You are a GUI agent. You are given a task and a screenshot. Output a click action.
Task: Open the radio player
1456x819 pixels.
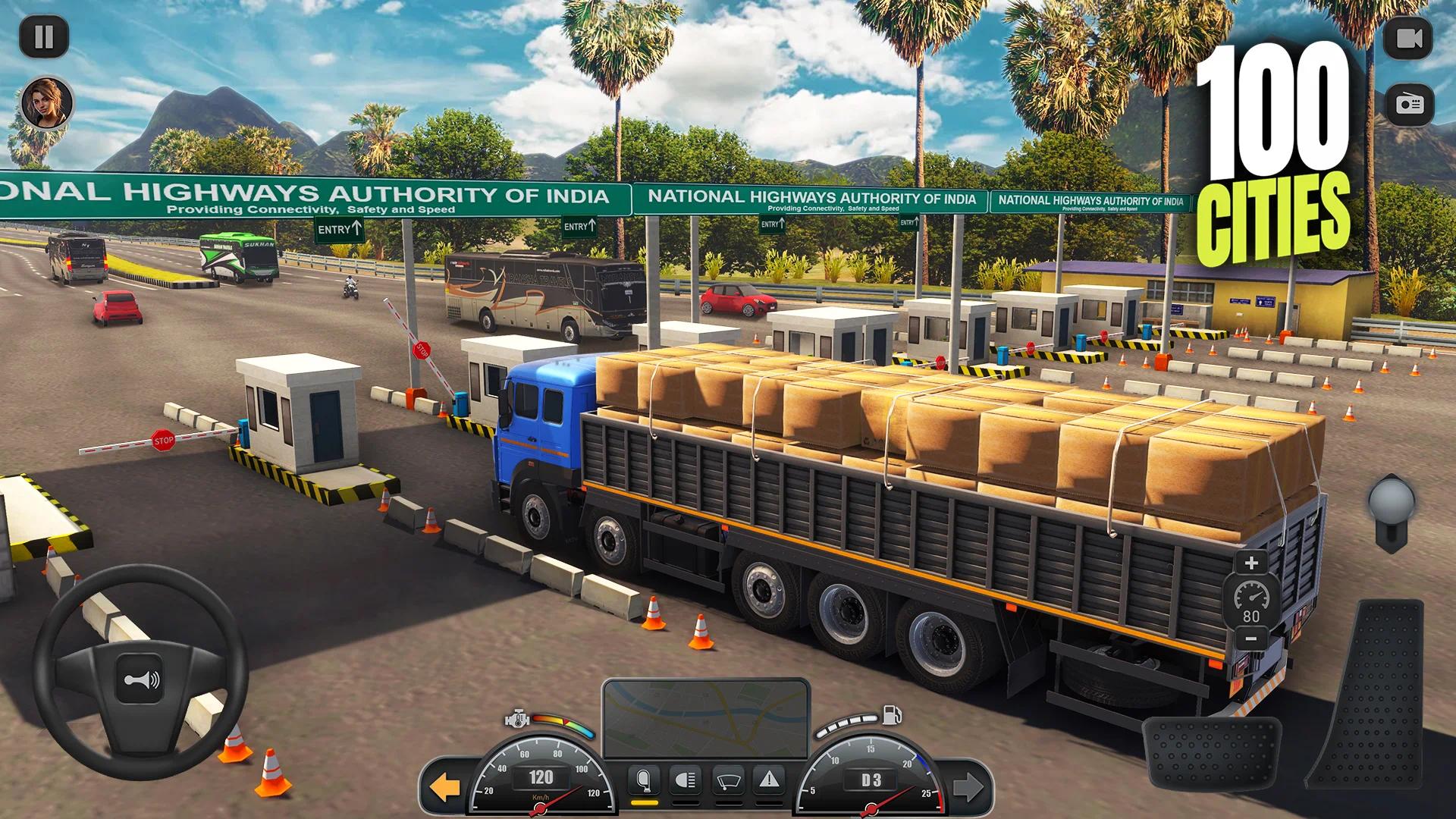click(1408, 102)
